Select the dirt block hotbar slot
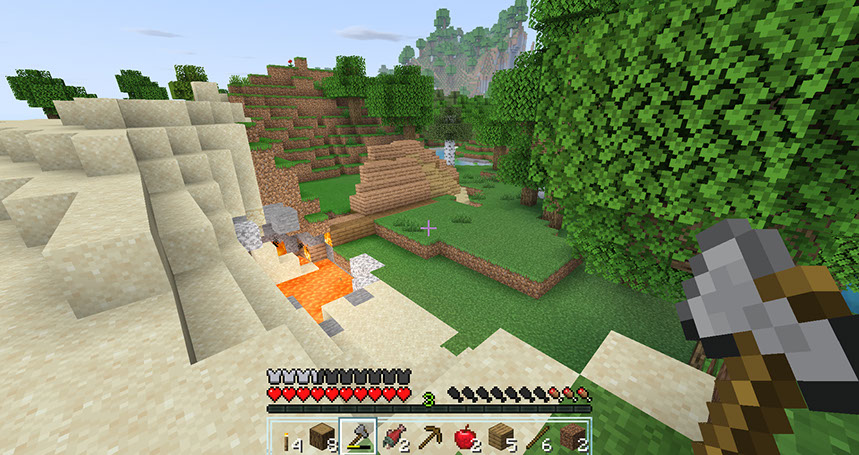This screenshot has height=455, width=859. [x=572, y=437]
